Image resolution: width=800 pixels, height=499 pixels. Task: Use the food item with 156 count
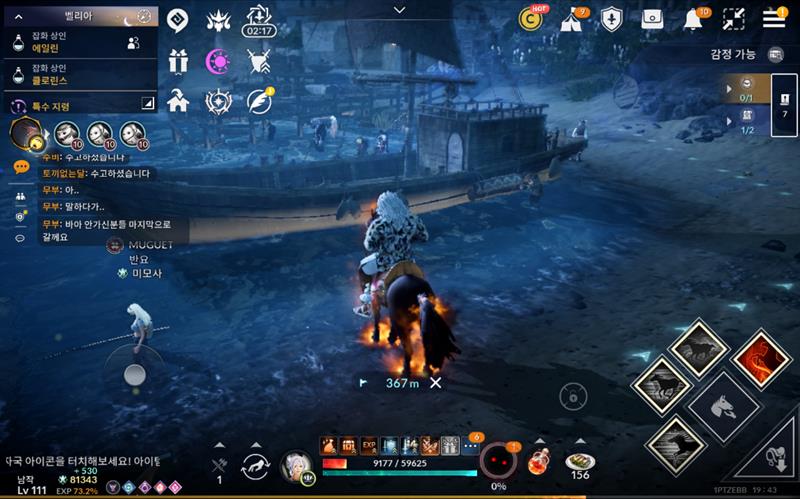click(x=579, y=462)
